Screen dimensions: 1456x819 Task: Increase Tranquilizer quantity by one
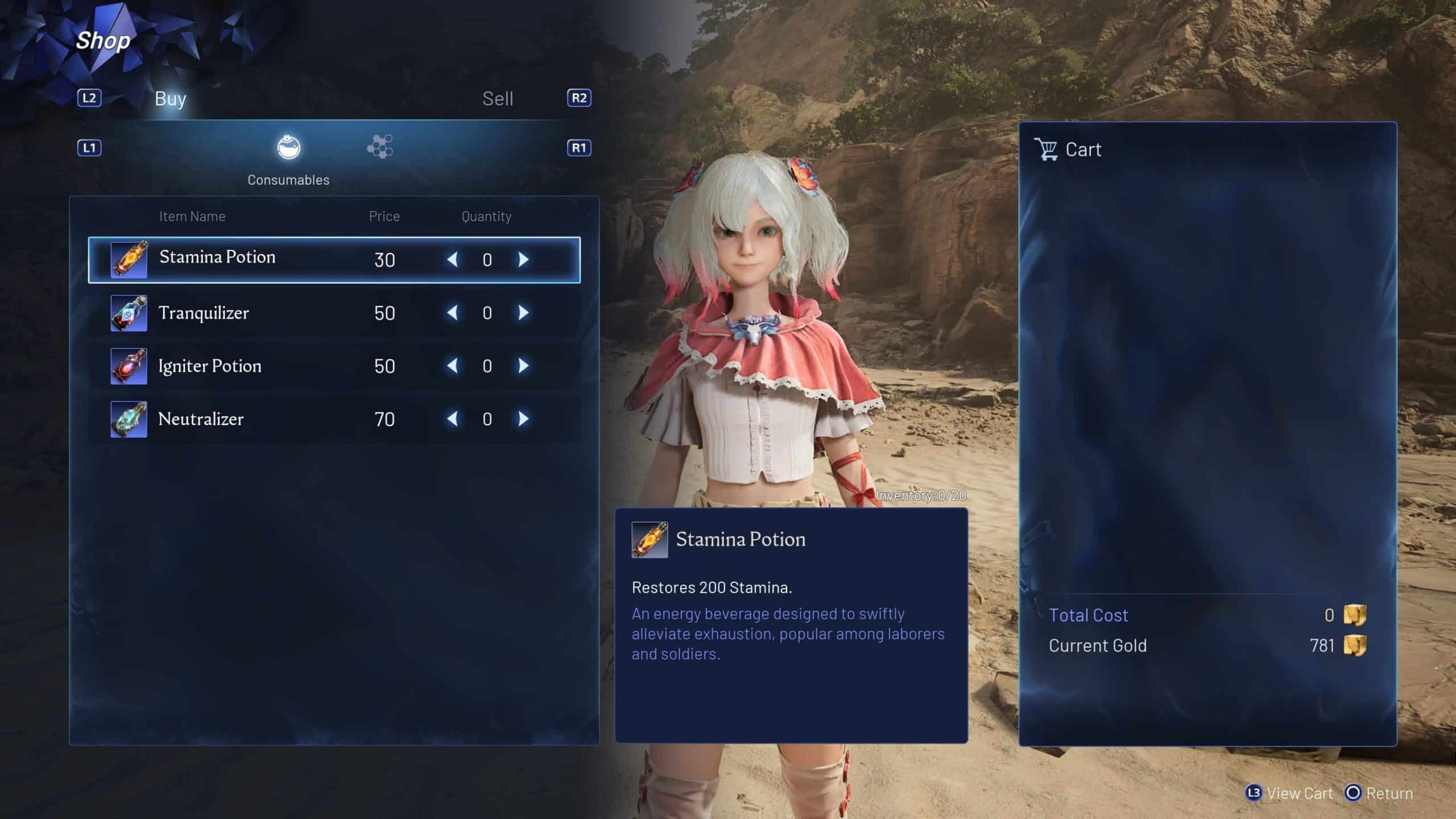pos(524,313)
